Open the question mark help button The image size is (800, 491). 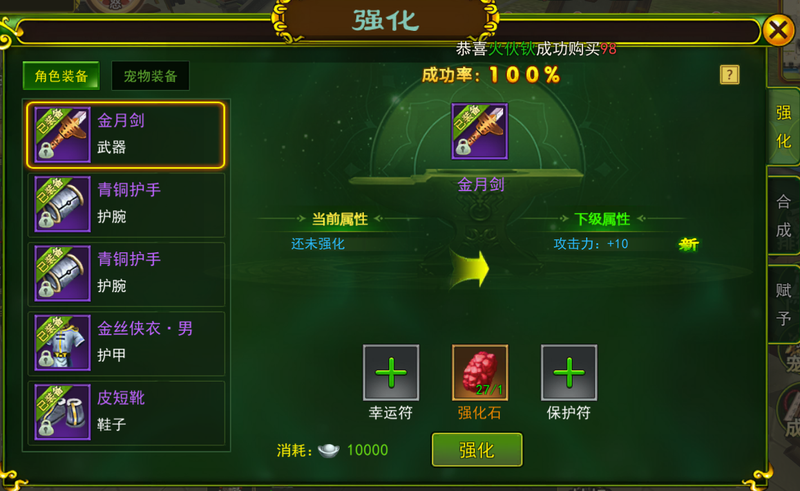click(x=729, y=75)
